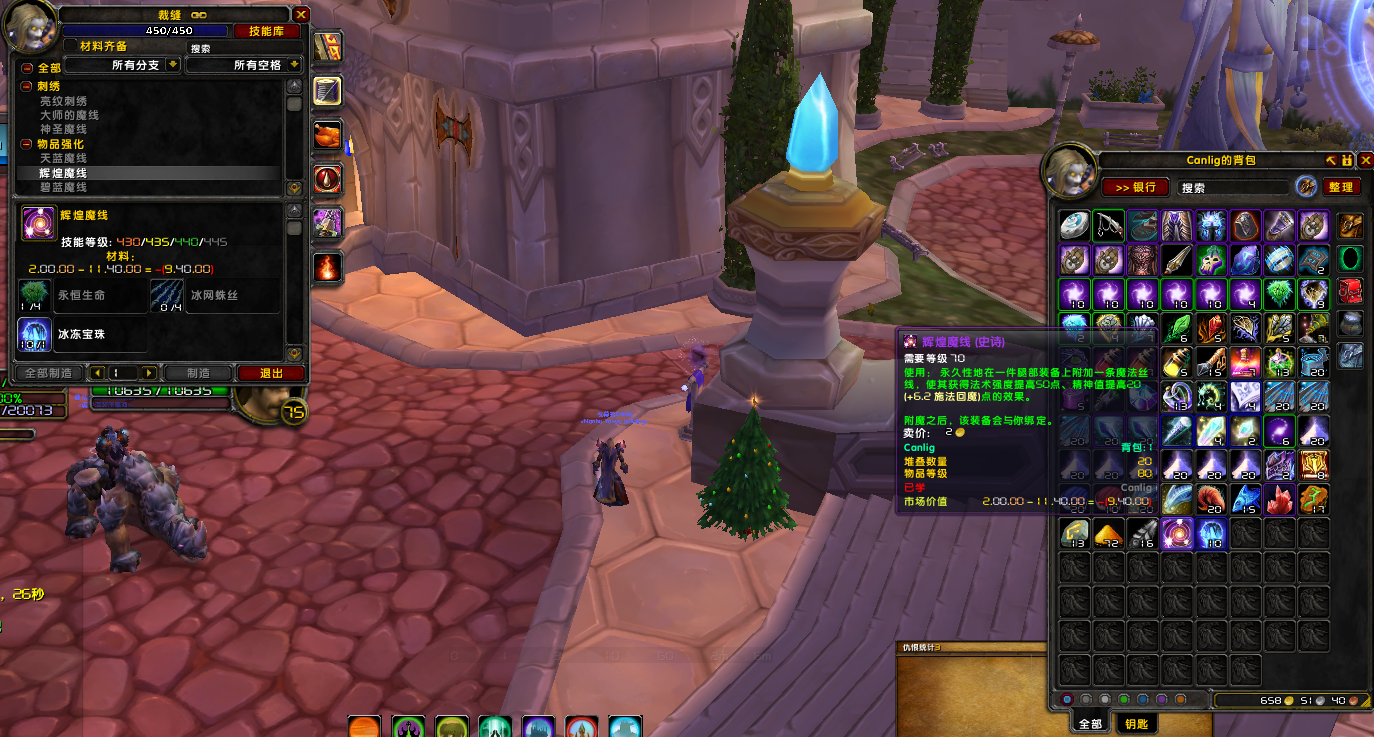The height and width of the screenshot is (737, 1374).
Task: Select the red crystal item in the bag
Action: point(1278,498)
